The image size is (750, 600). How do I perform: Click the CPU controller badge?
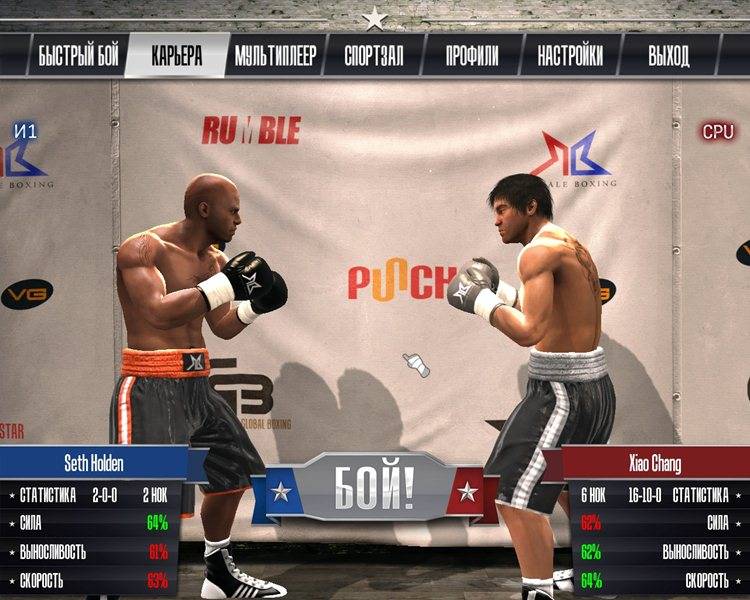(x=717, y=131)
